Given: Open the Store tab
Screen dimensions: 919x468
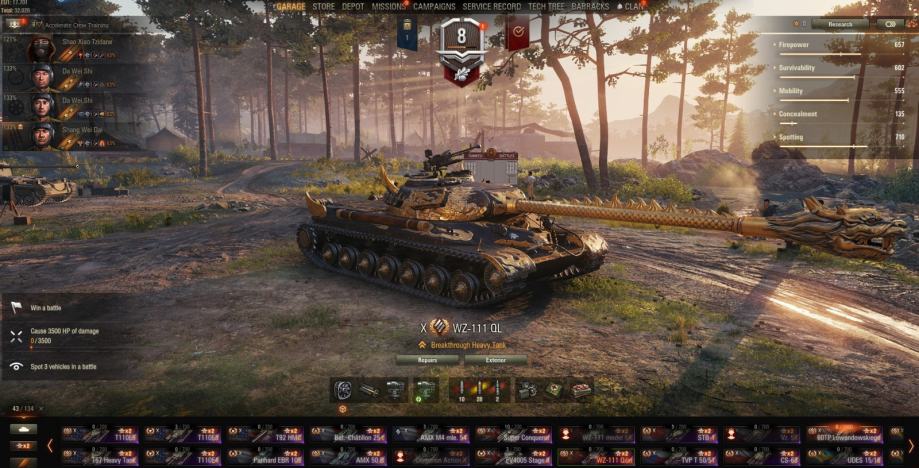Looking at the screenshot, I should tap(323, 6).
